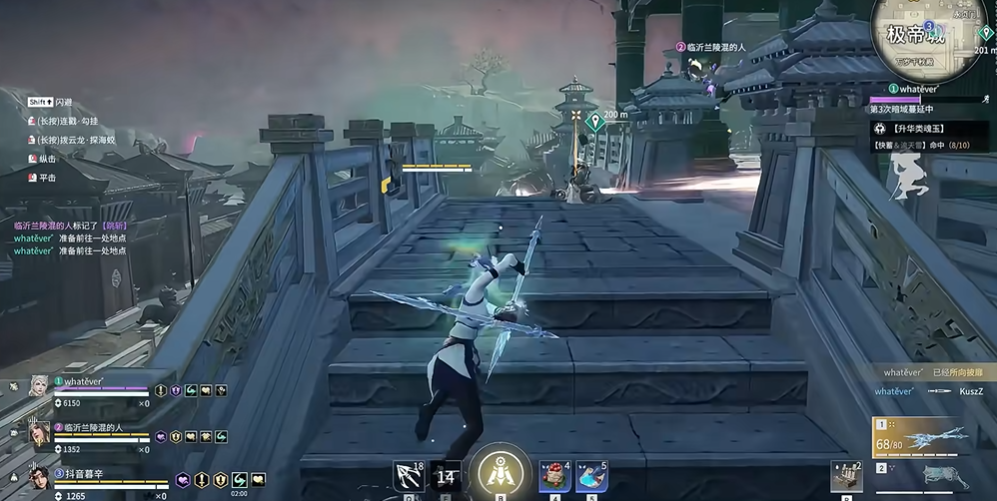Use the blue armor powder item slot
The height and width of the screenshot is (501, 997).
coord(592,476)
